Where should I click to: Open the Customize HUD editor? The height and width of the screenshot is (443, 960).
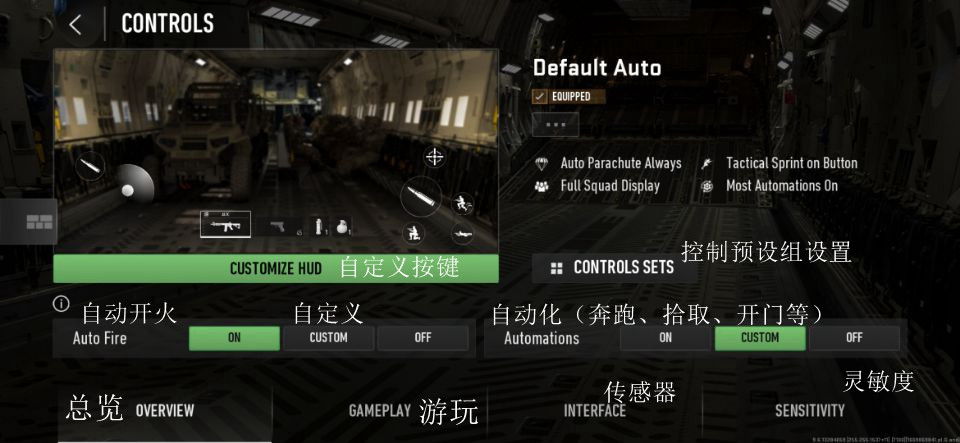coord(275,268)
